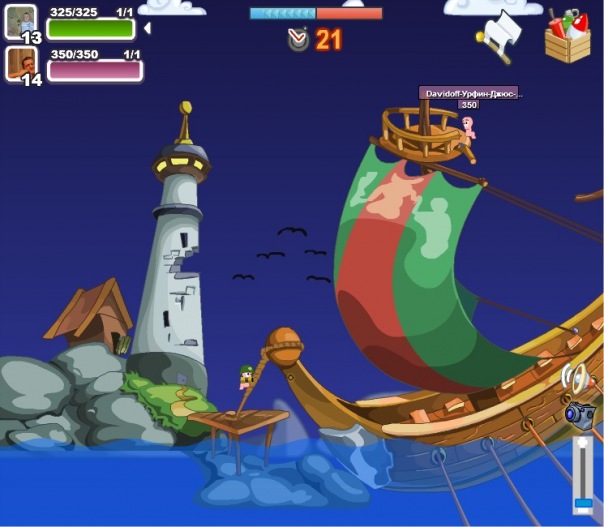This screenshot has height=527, width=604.
Task: Adjust the vertical zoom slider handle
Action: (x=583, y=502)
